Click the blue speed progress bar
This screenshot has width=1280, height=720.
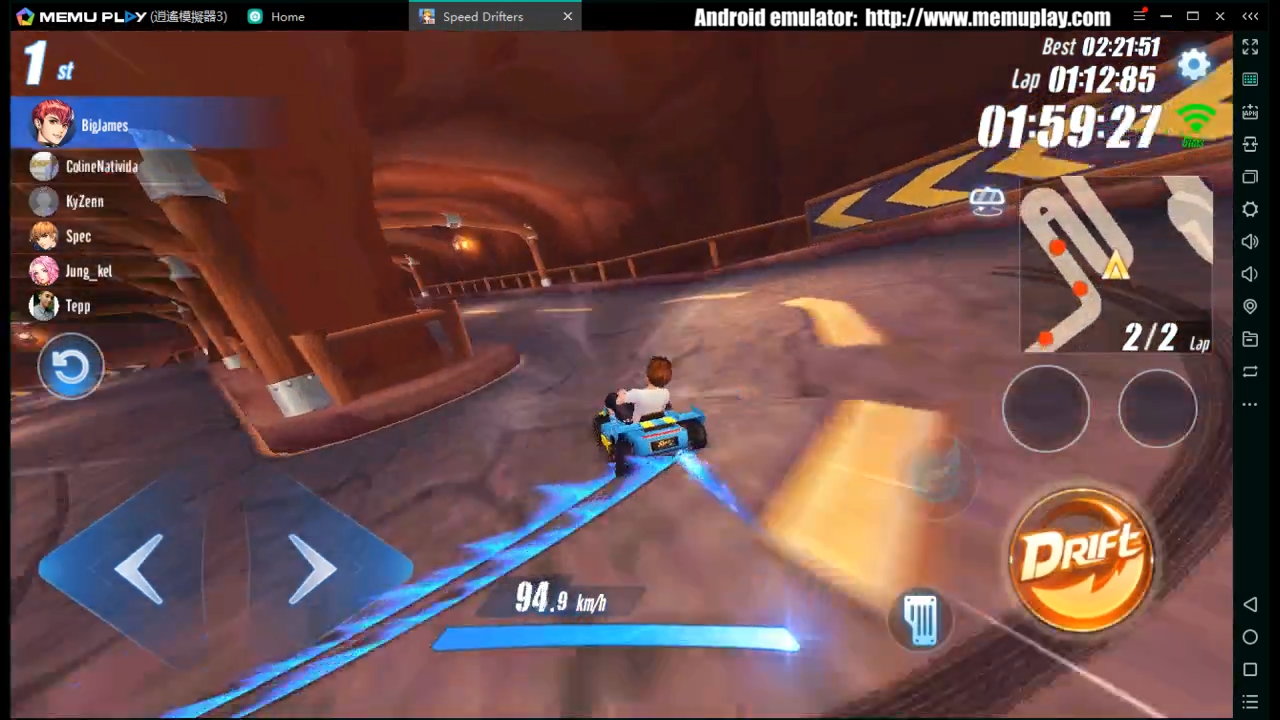coord(615,638)
